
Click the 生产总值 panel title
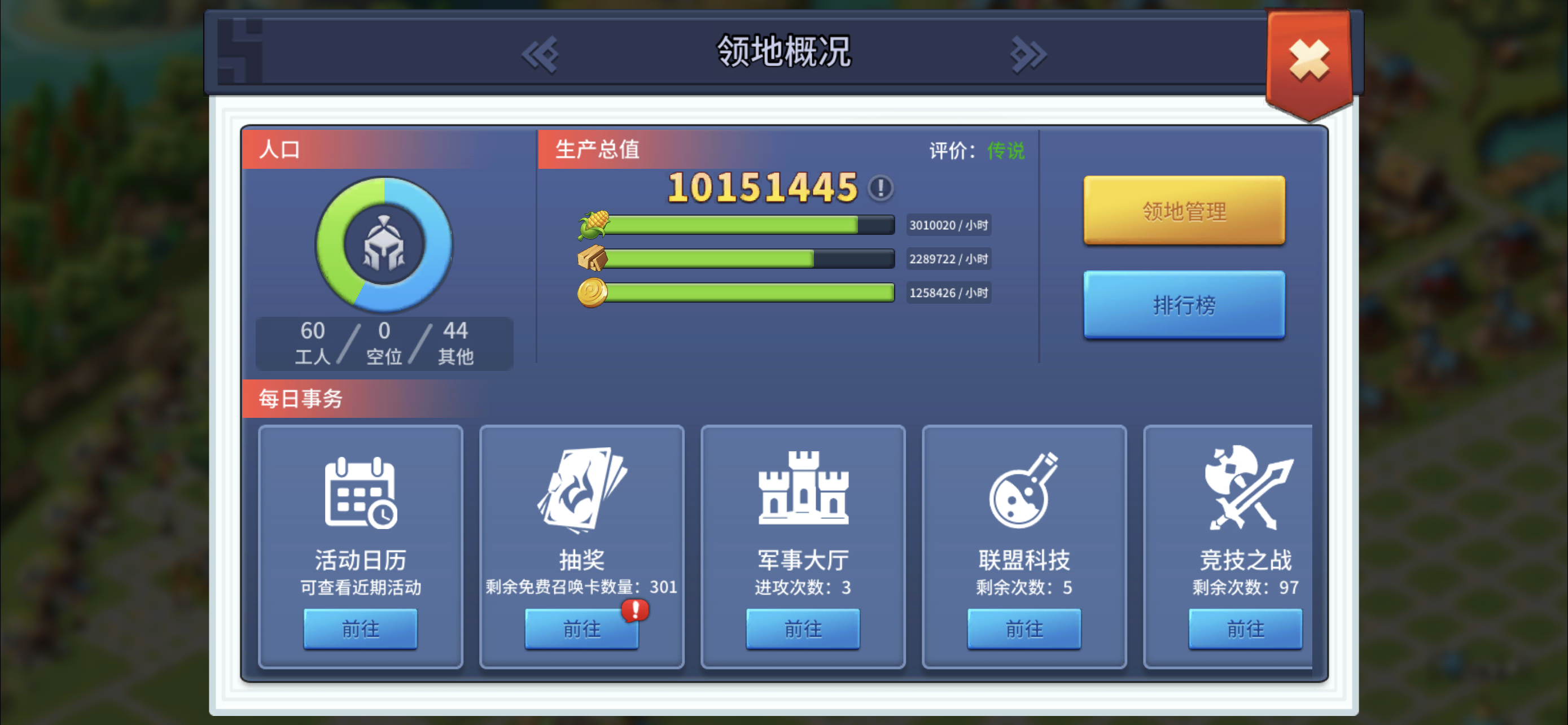click(597, 151)
